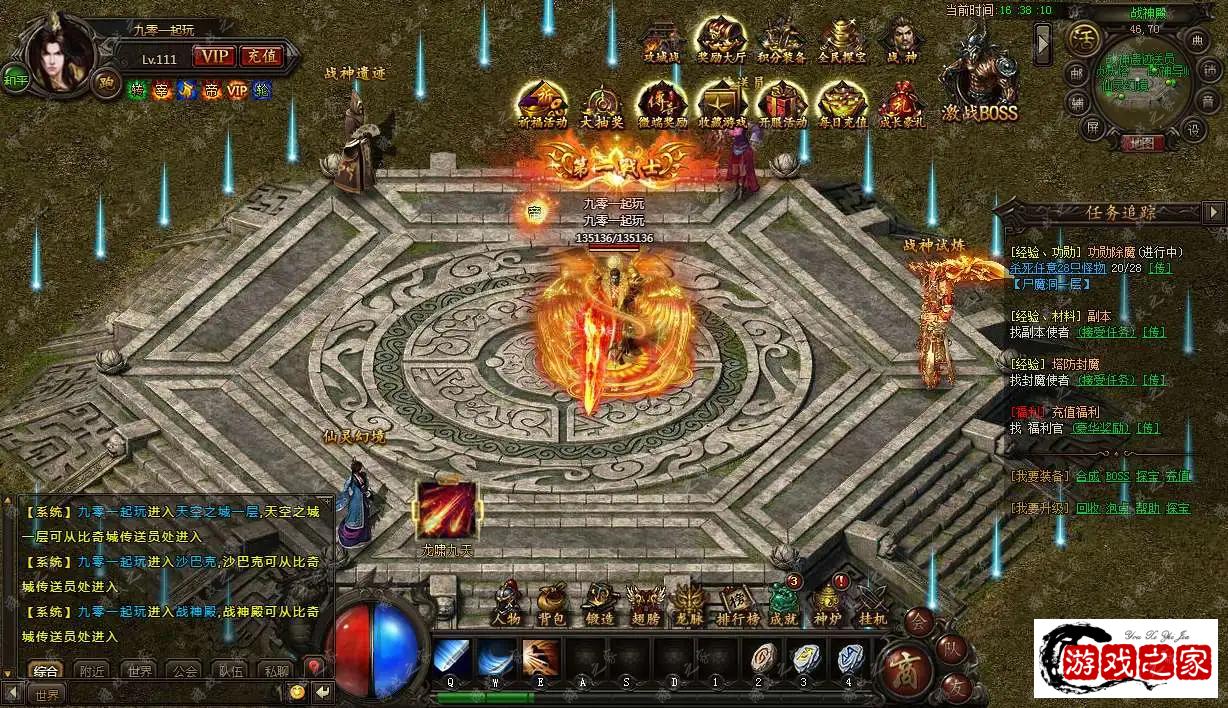Open the 人物 character panel

coord(507,603)
